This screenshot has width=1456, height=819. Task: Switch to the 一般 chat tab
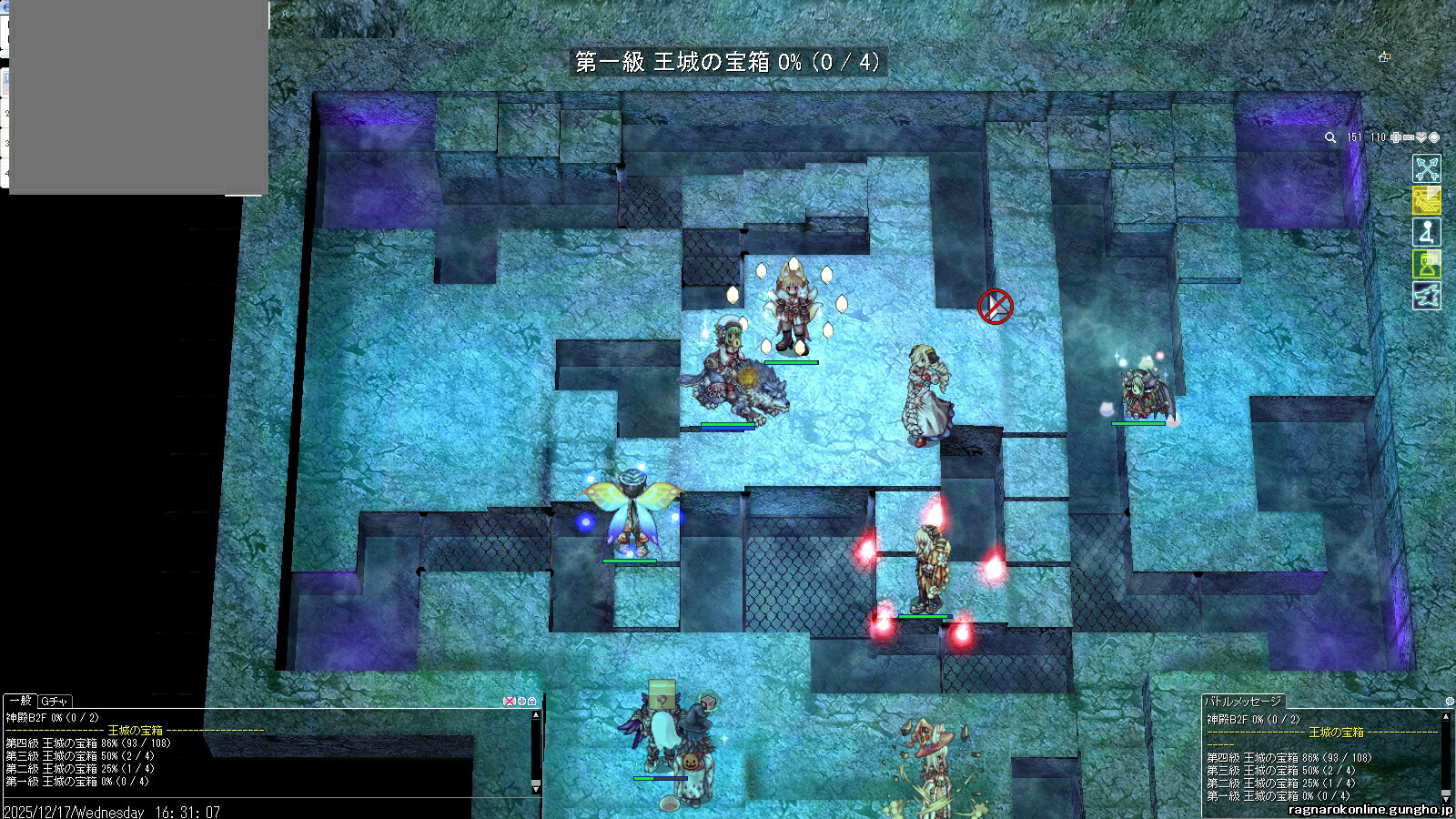click(x=20, y=701)
